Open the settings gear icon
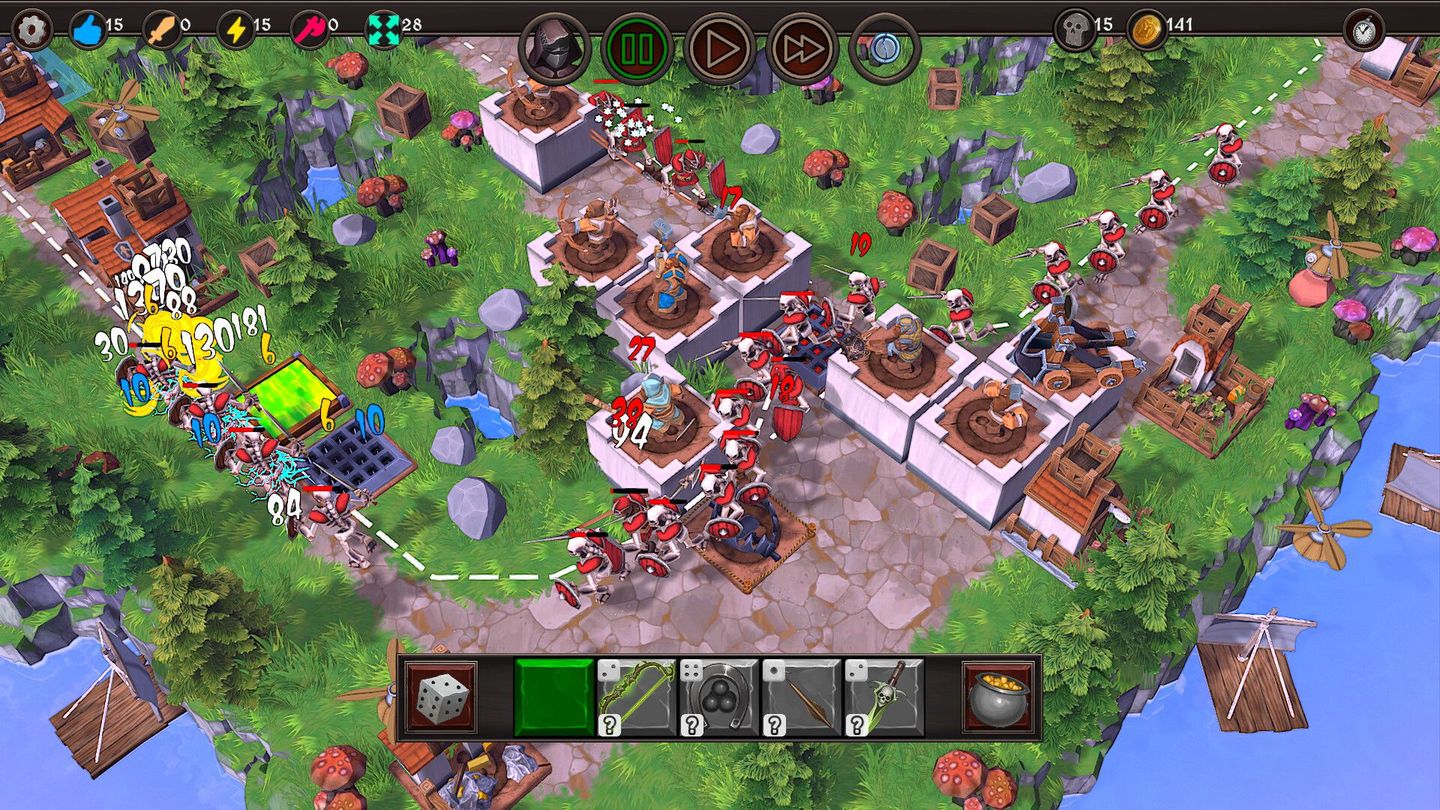 29,29
